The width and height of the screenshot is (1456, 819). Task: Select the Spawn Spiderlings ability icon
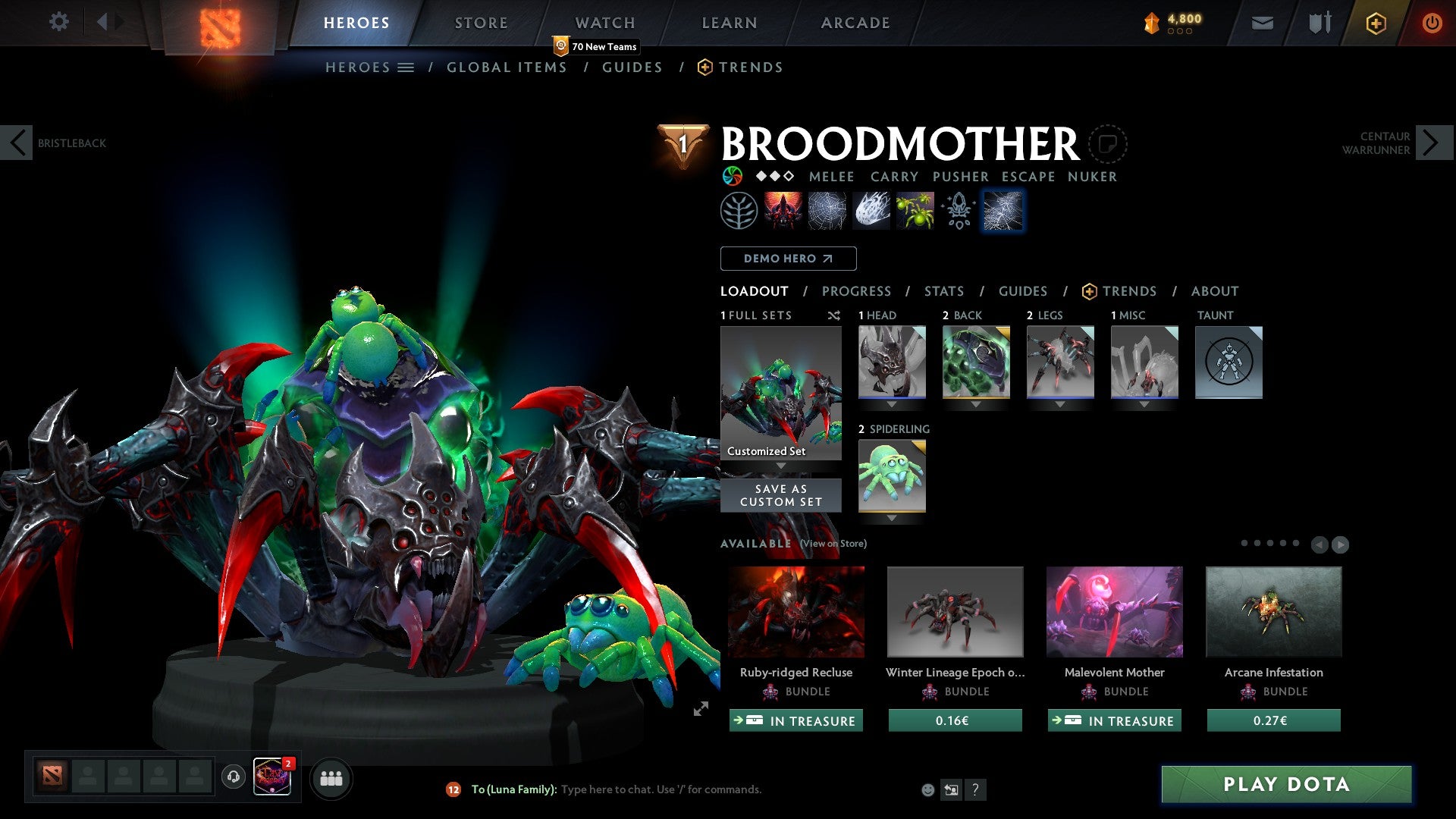(915, 210)
